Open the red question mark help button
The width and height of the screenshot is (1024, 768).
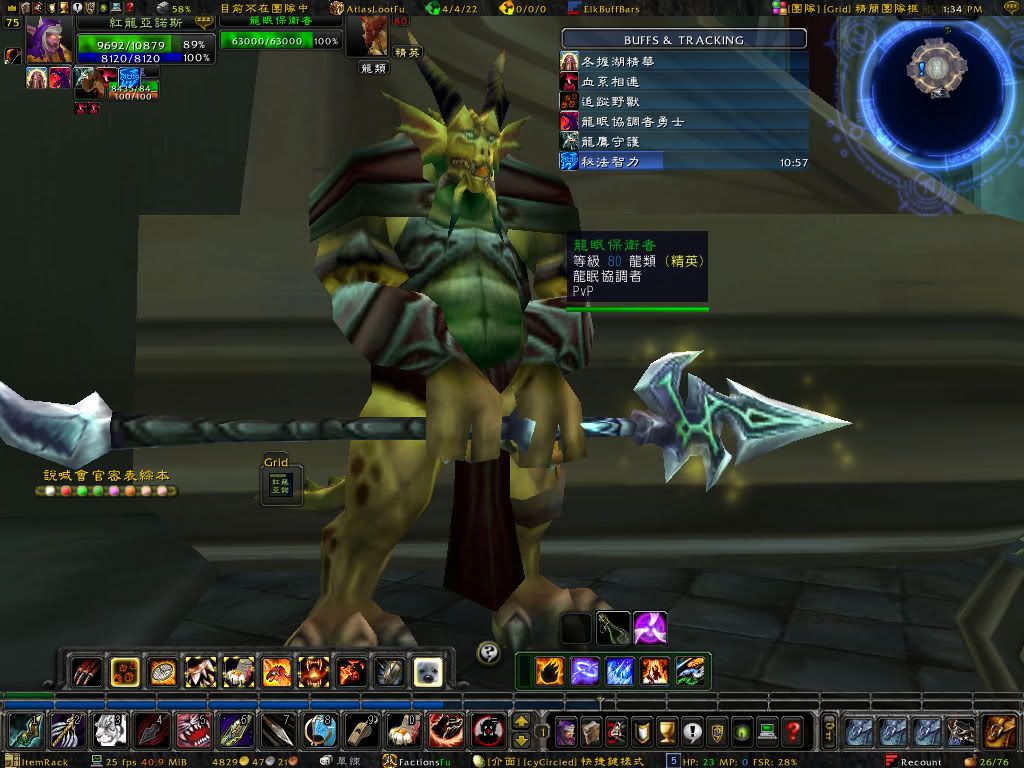792,731
